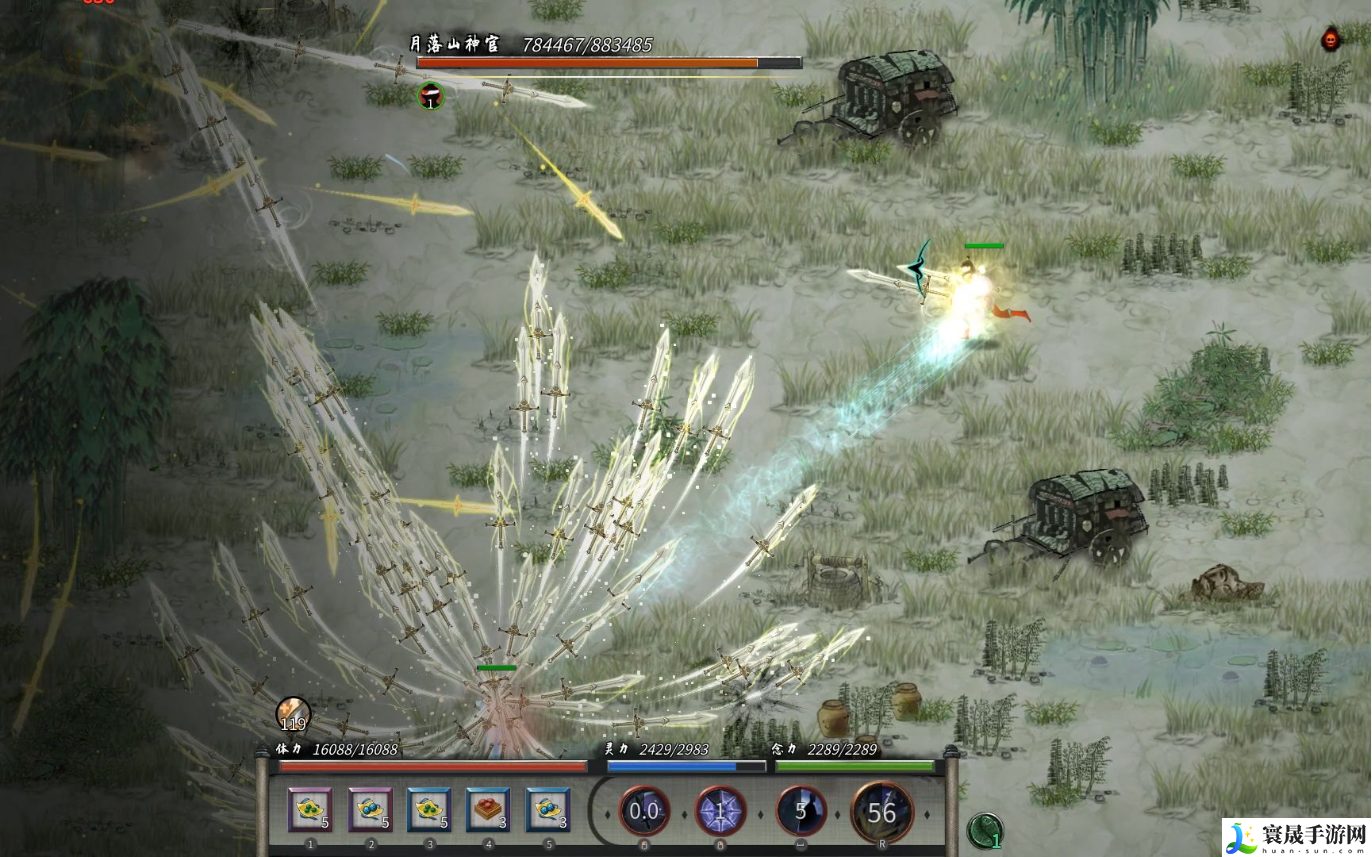1372x857 pixels.
Task: Use the purple-framed blue candy item
Action: [x=370, y=810]
